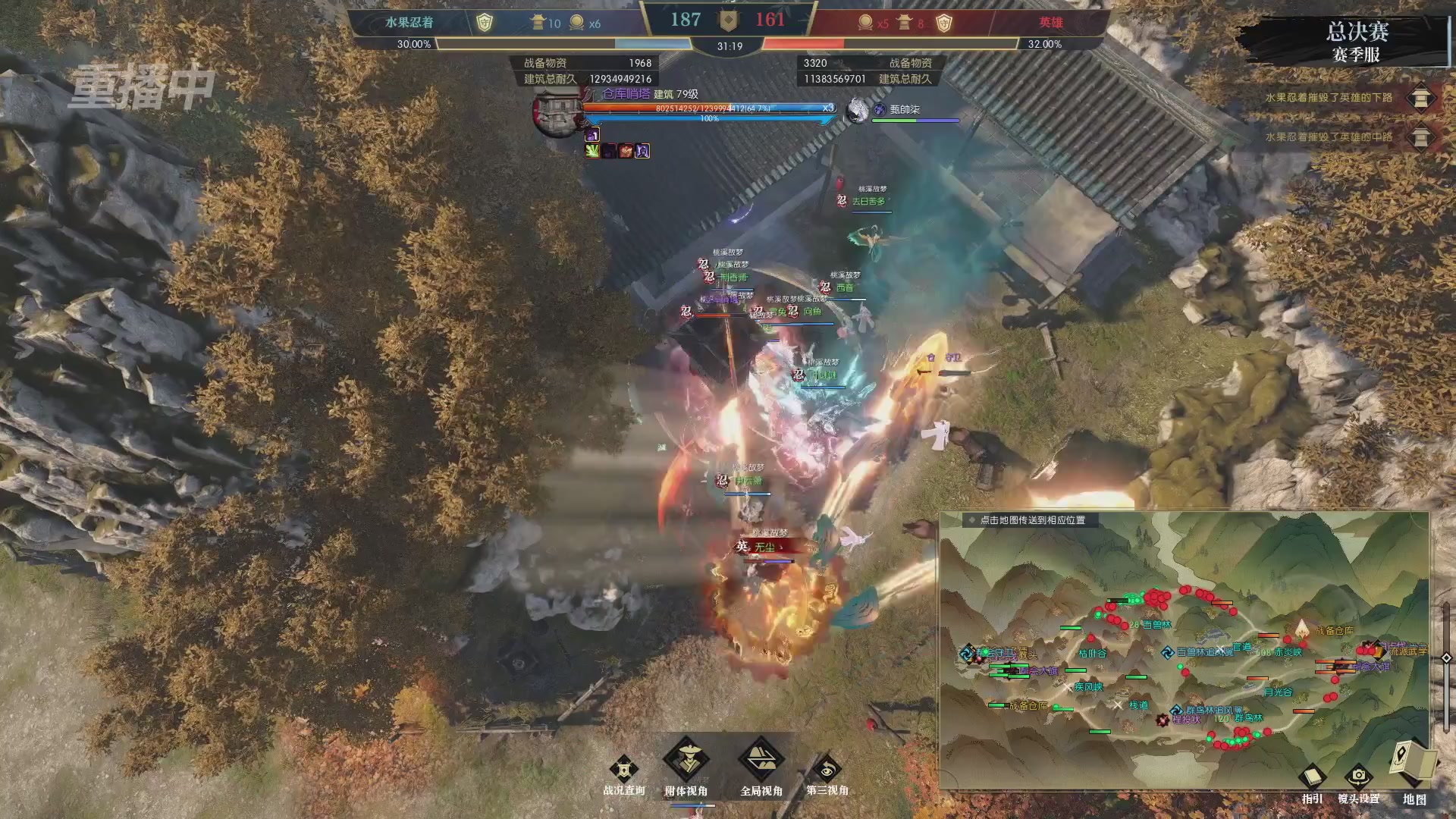
Task: Click the 水果忍着 team shield emblem
Action: coord(484,23)
